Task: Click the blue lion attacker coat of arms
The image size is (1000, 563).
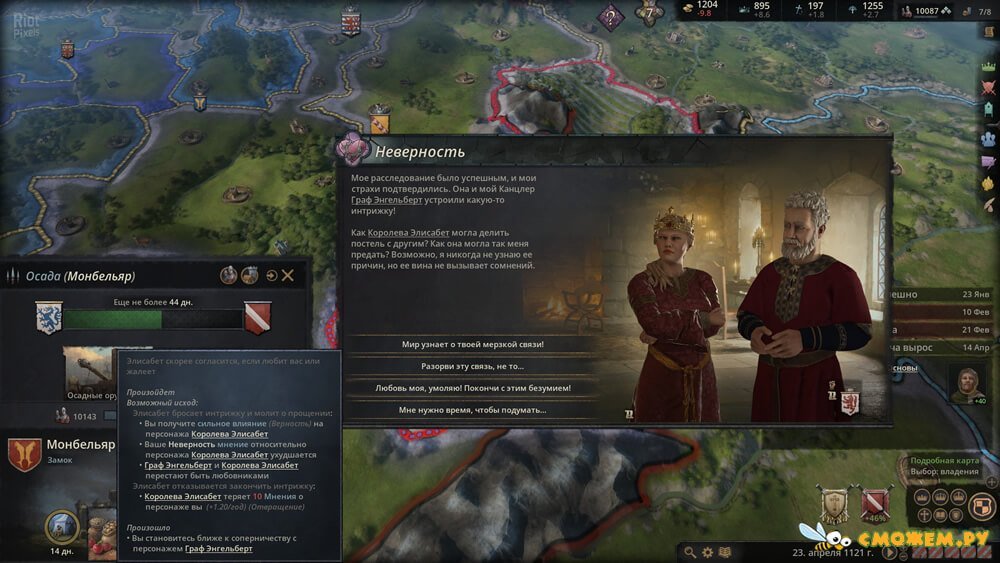Action: (47, 318)
